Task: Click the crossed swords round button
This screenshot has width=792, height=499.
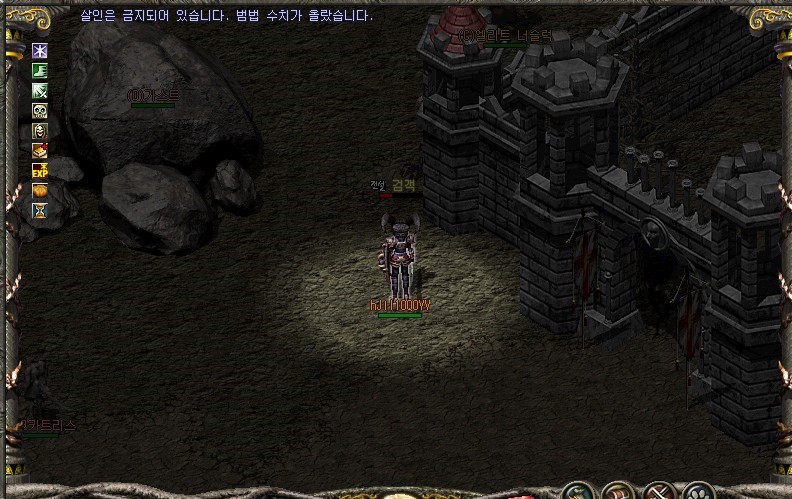Action: pos(658,492)
